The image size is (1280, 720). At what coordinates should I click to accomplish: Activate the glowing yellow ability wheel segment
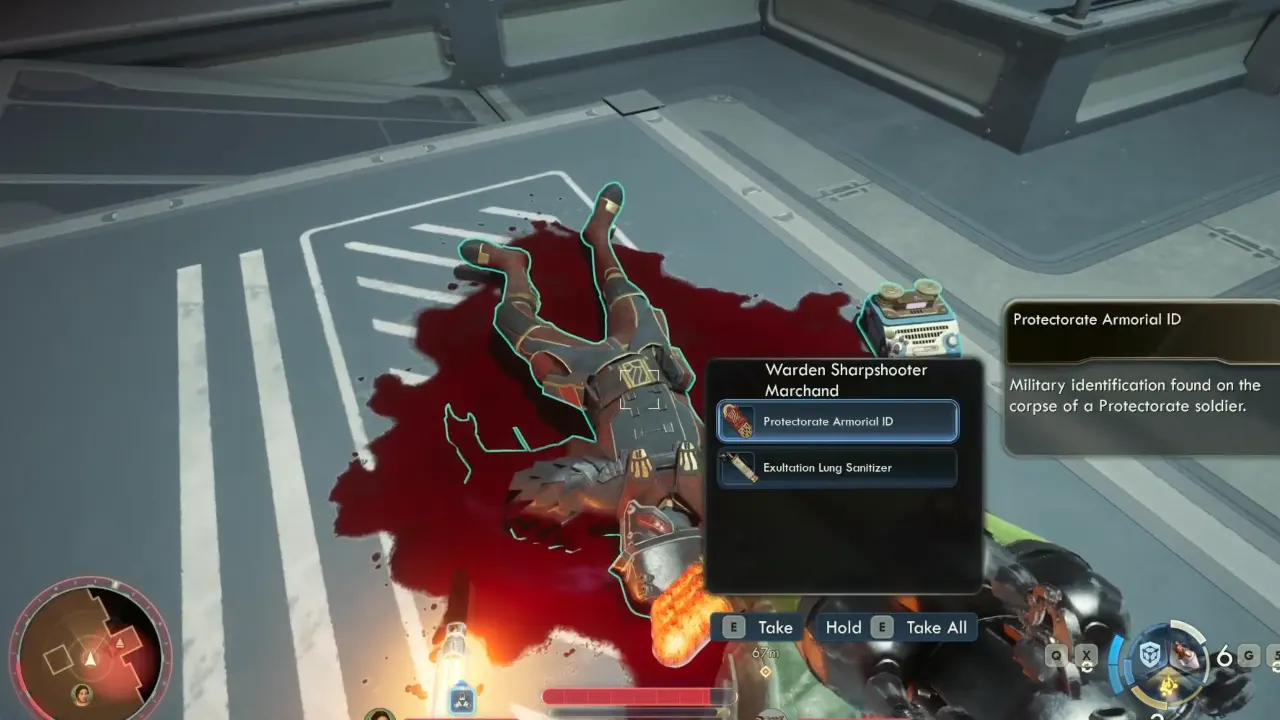[x=1167, y=686]
